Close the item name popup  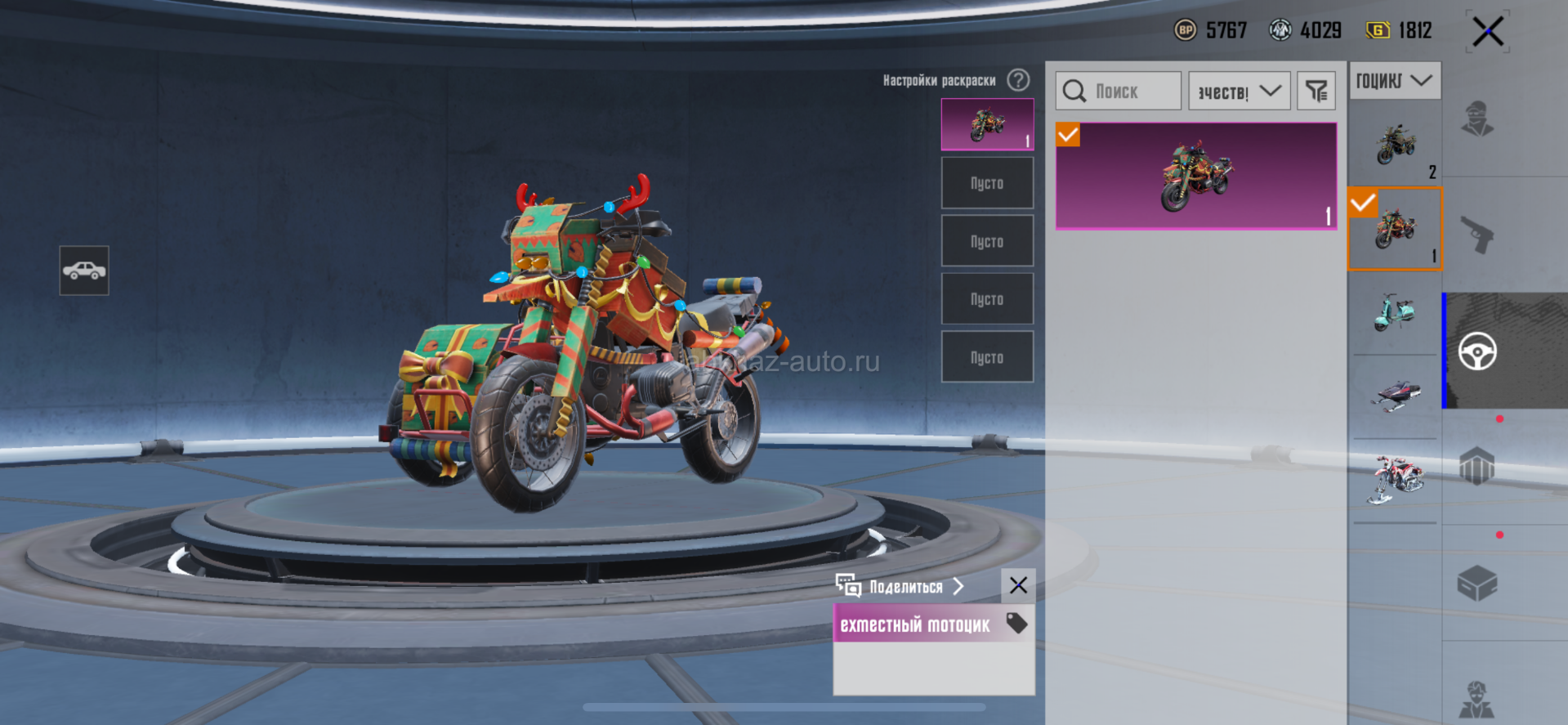[x=1018, y=585]
